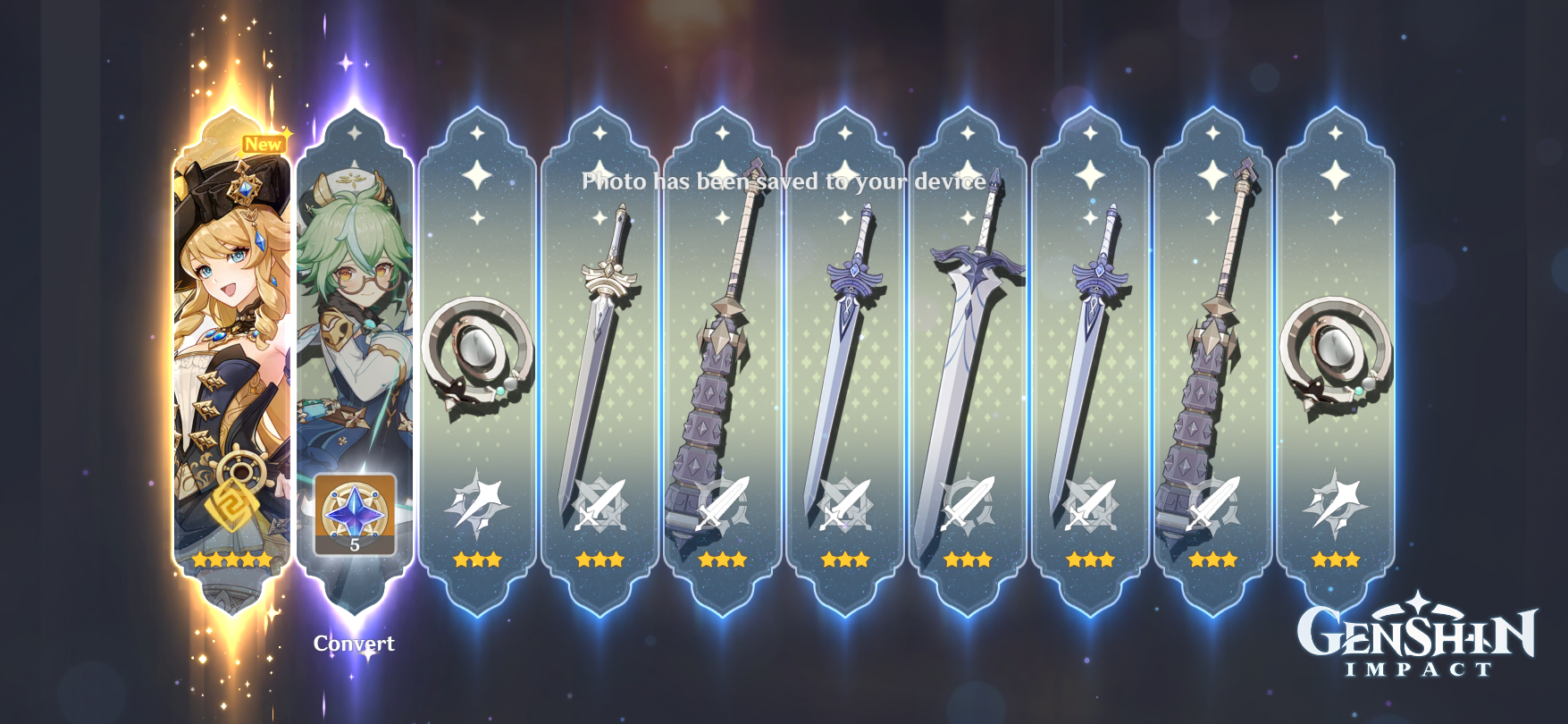The width and height of the screenshot is (1568, 724).
Task: Tap the Convert button below Sucrose
Action: (x=354, y=643)
